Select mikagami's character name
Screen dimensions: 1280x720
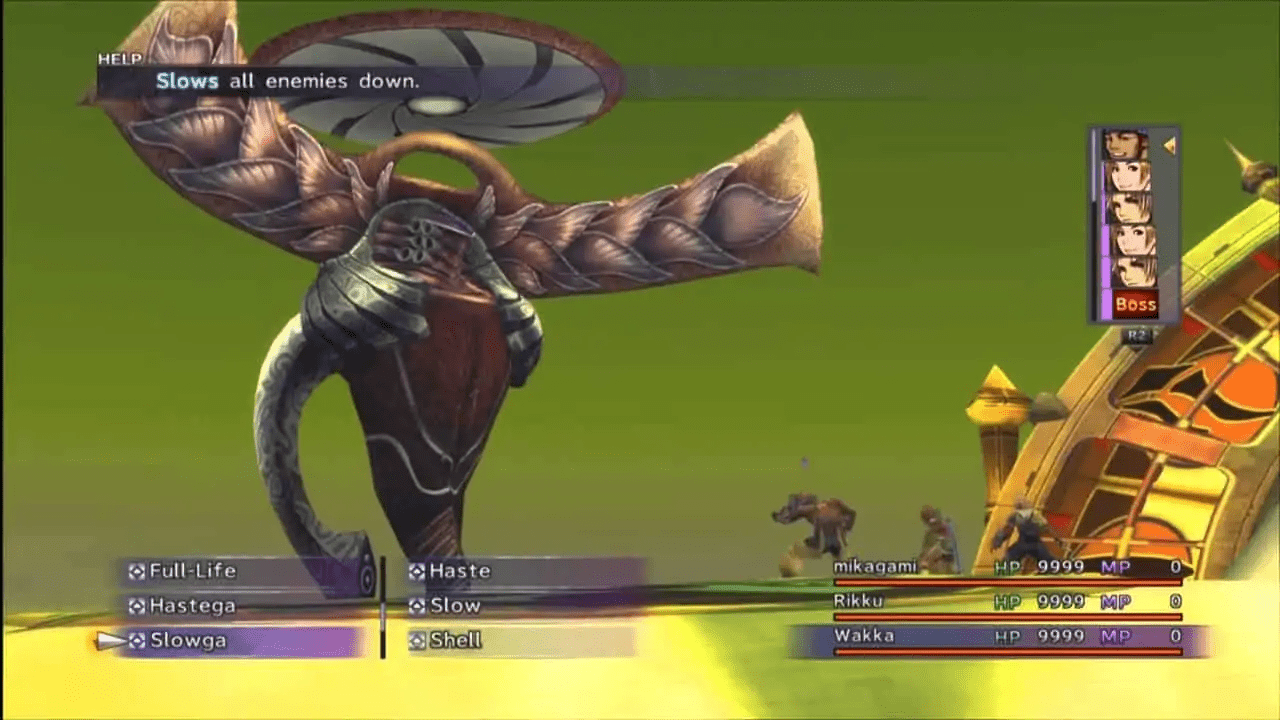pyautogui.click(x=874, y=565)
